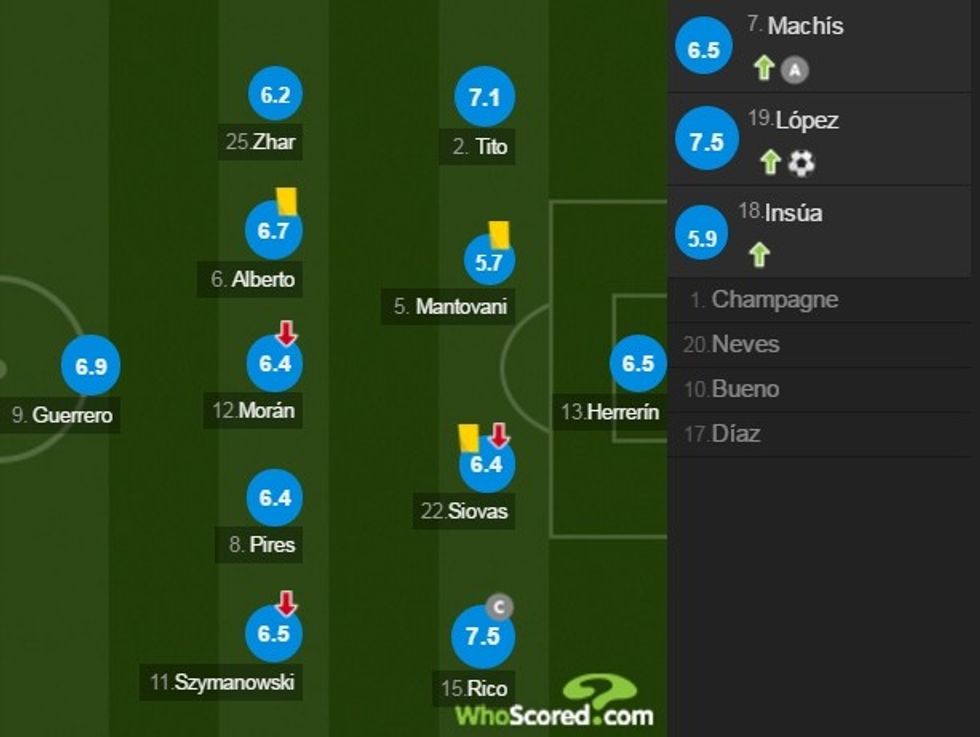Select Guerrero's 6.9 rating circle
This screenshot has height=737, width=980.
tap(91, 366)
